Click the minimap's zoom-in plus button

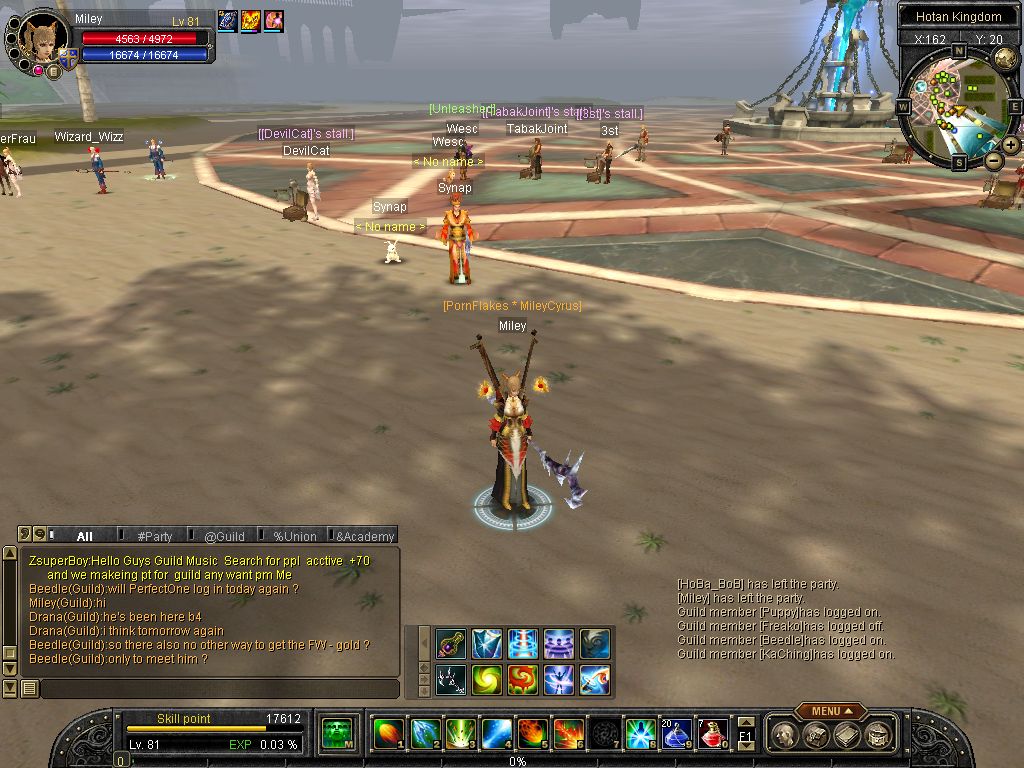(1011, 145)
